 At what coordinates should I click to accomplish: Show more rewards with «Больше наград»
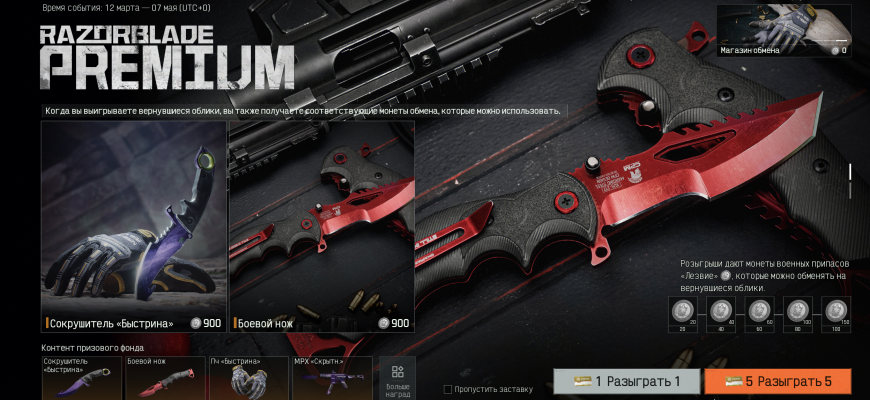point(397,378)
